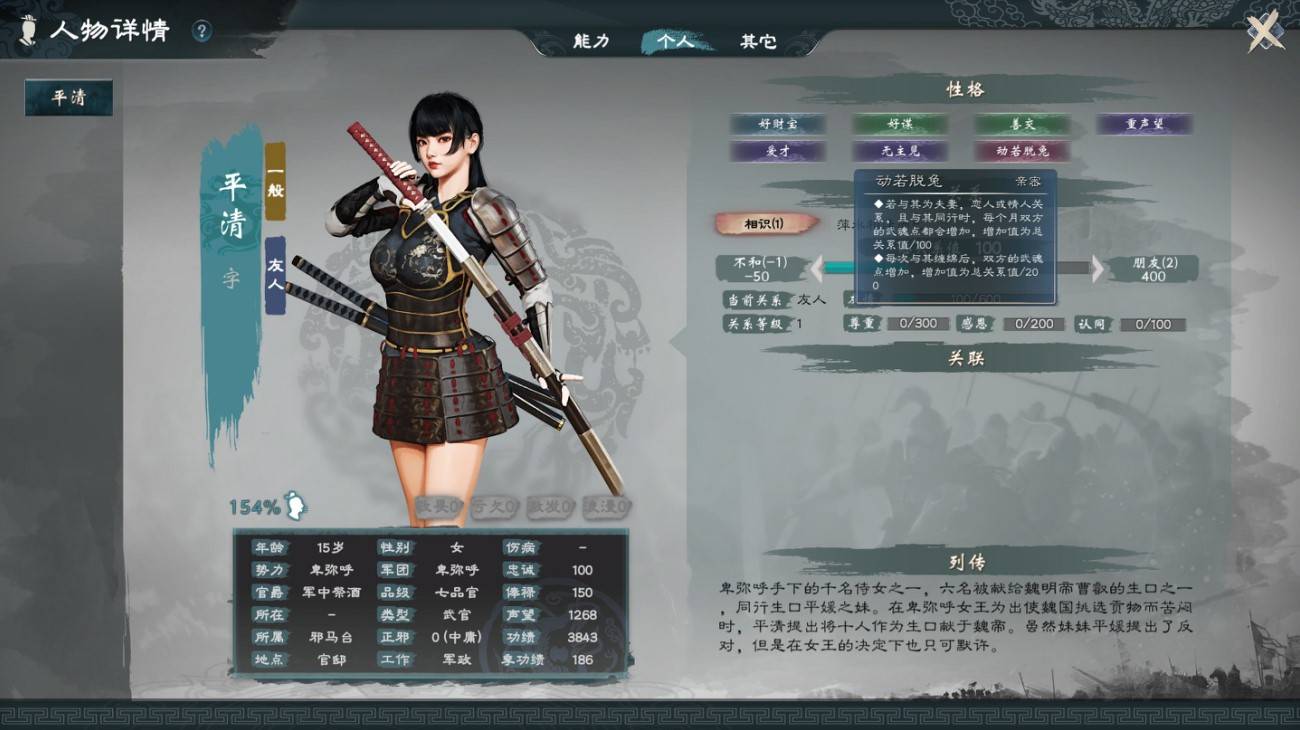Click the 好财宝 personality trait badge
The image size is (1300, 730).
coord(779,125)
